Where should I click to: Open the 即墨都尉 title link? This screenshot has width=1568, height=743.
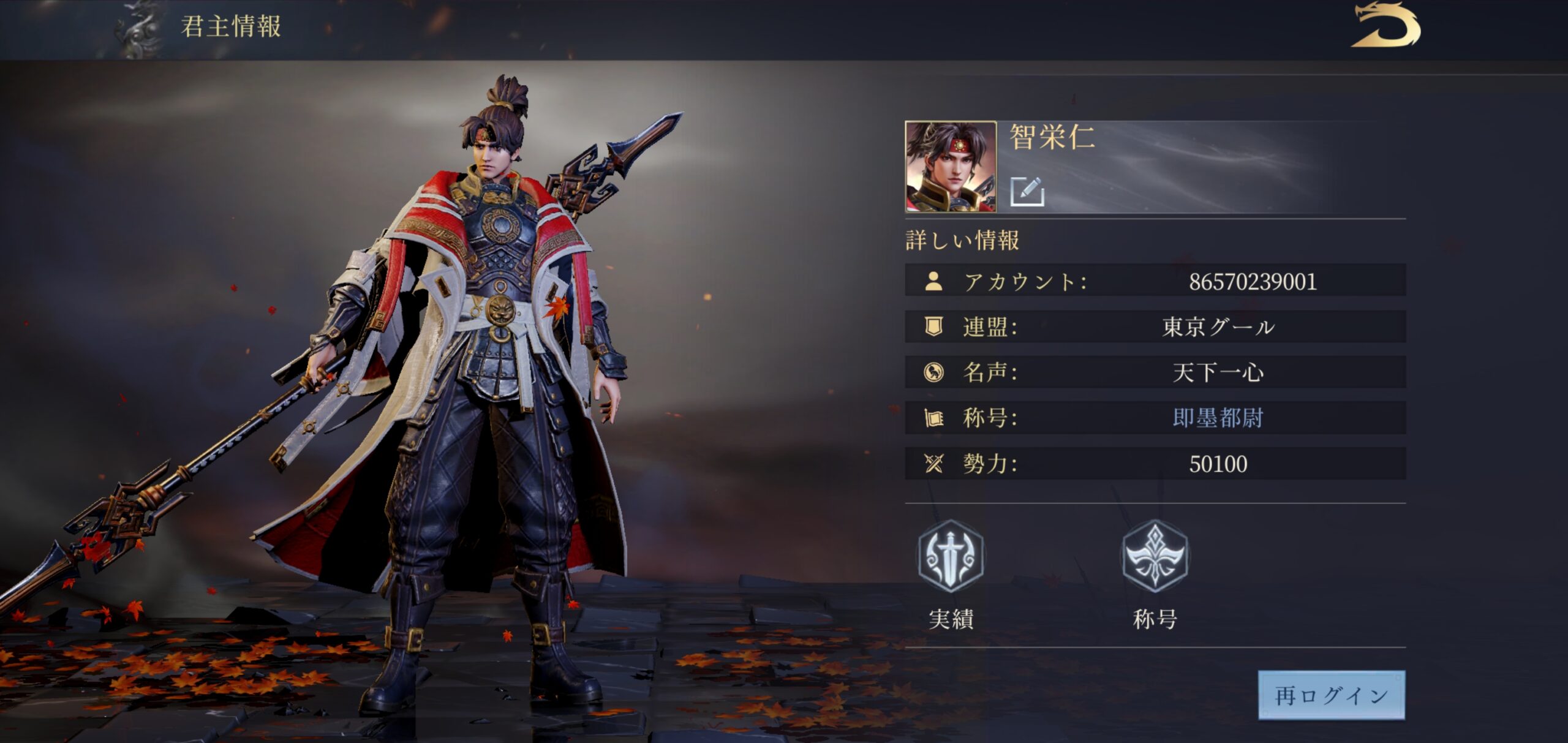click(1218, 418)
